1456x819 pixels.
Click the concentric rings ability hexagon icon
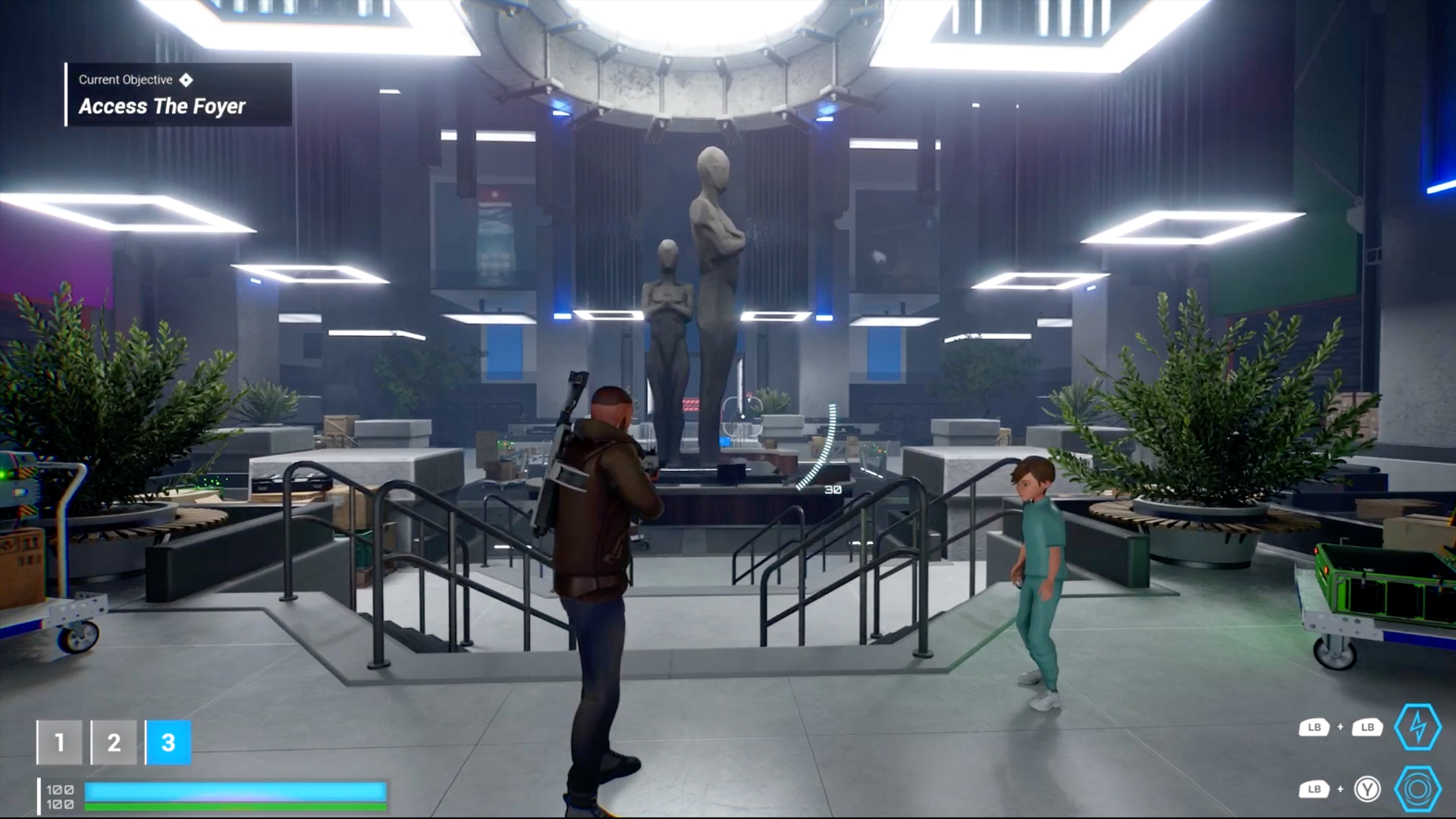click(1417, 789)
